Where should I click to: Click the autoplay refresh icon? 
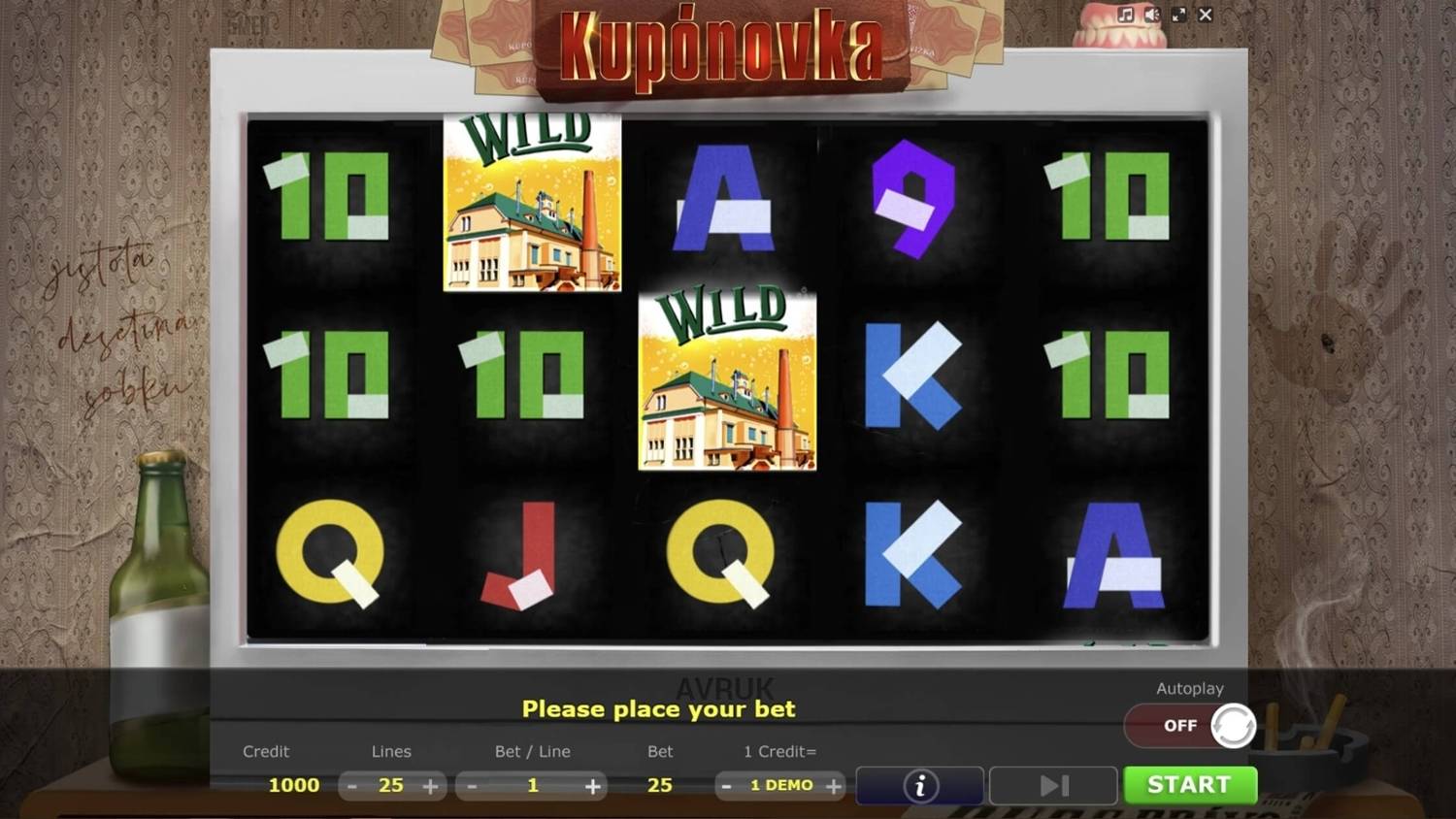tap(1233, 725)
